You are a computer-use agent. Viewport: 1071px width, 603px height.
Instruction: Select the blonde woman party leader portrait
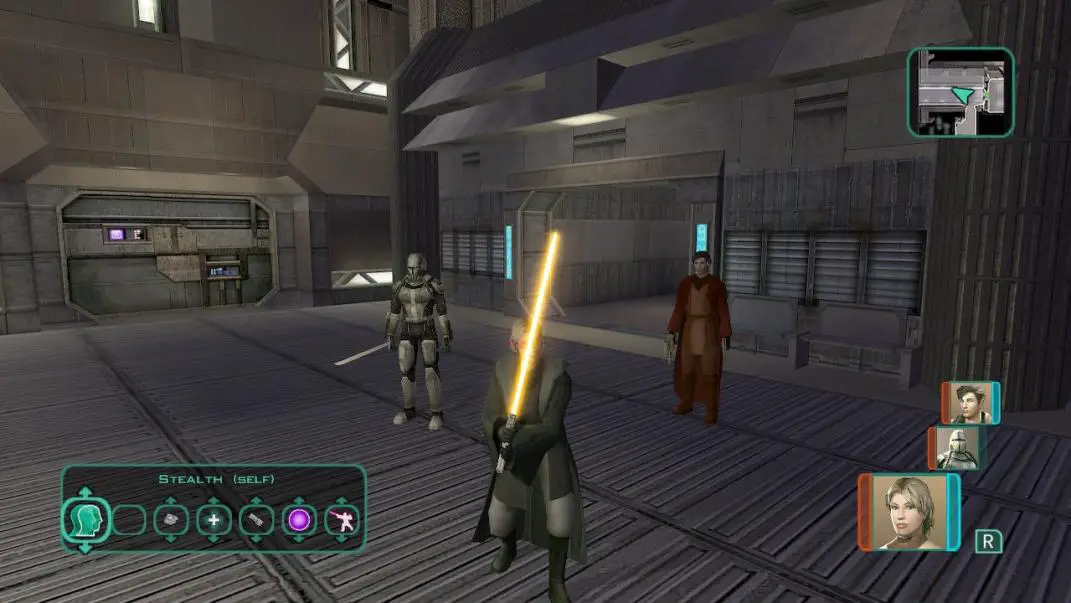click(x=908, y=512)
